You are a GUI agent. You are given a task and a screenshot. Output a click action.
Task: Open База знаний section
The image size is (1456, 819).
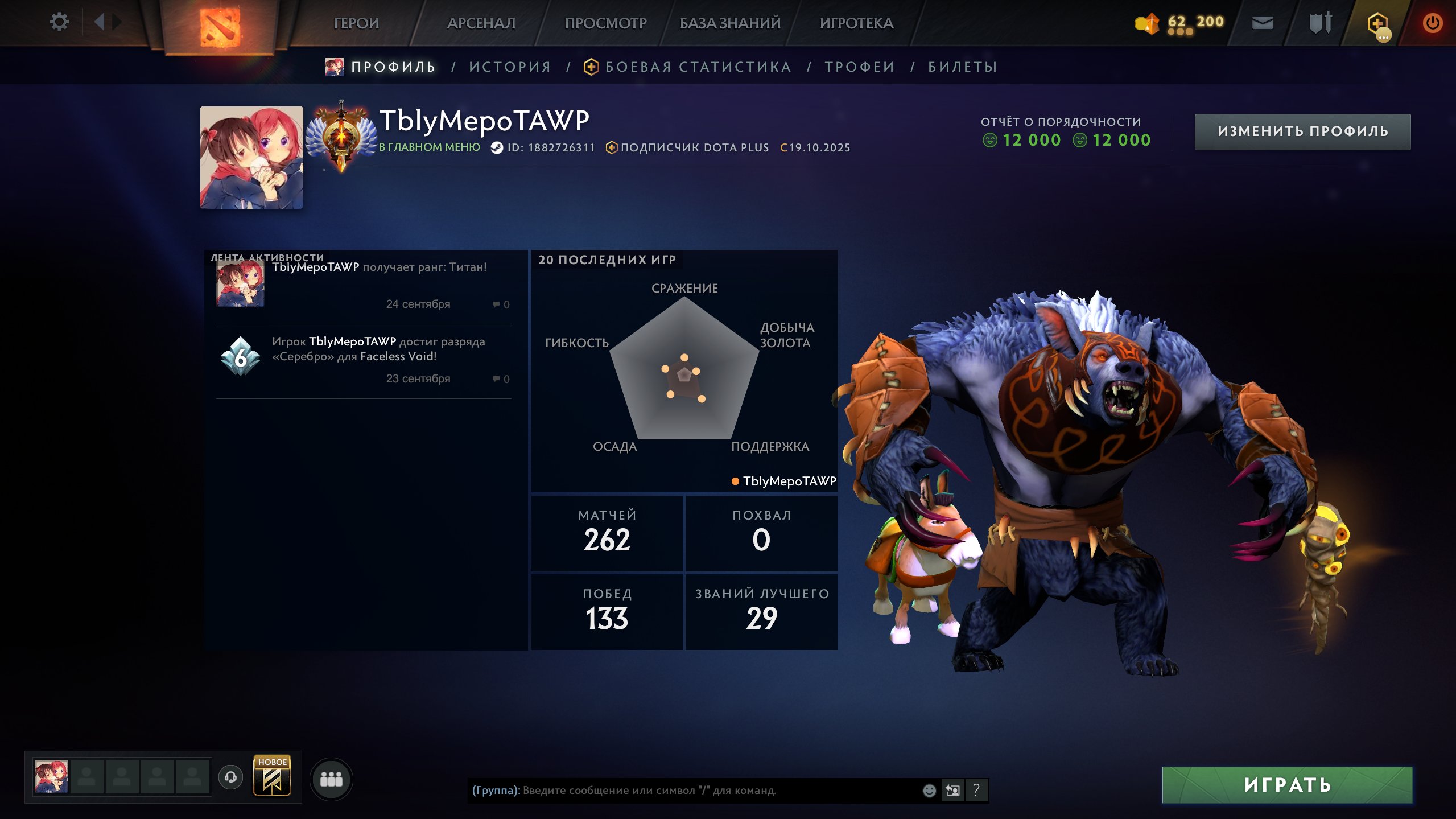tap(730, 23)
